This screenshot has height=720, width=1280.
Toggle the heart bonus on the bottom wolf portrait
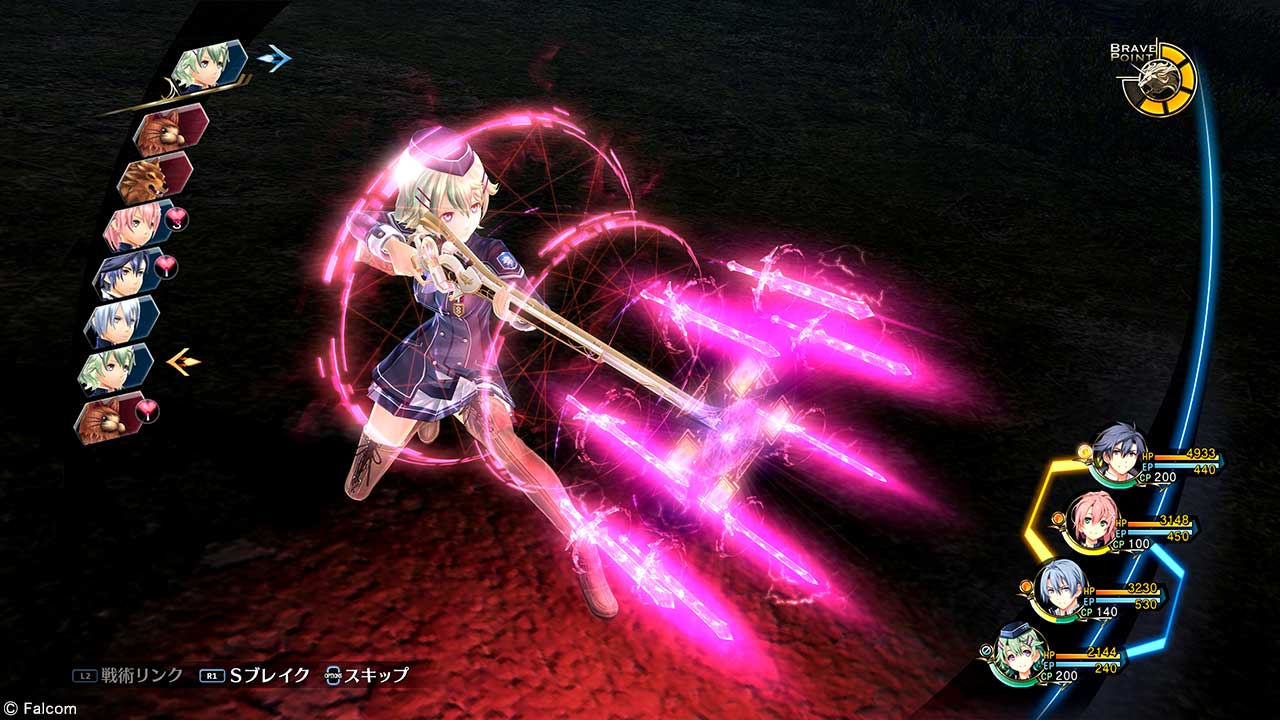tap(145, 410)
